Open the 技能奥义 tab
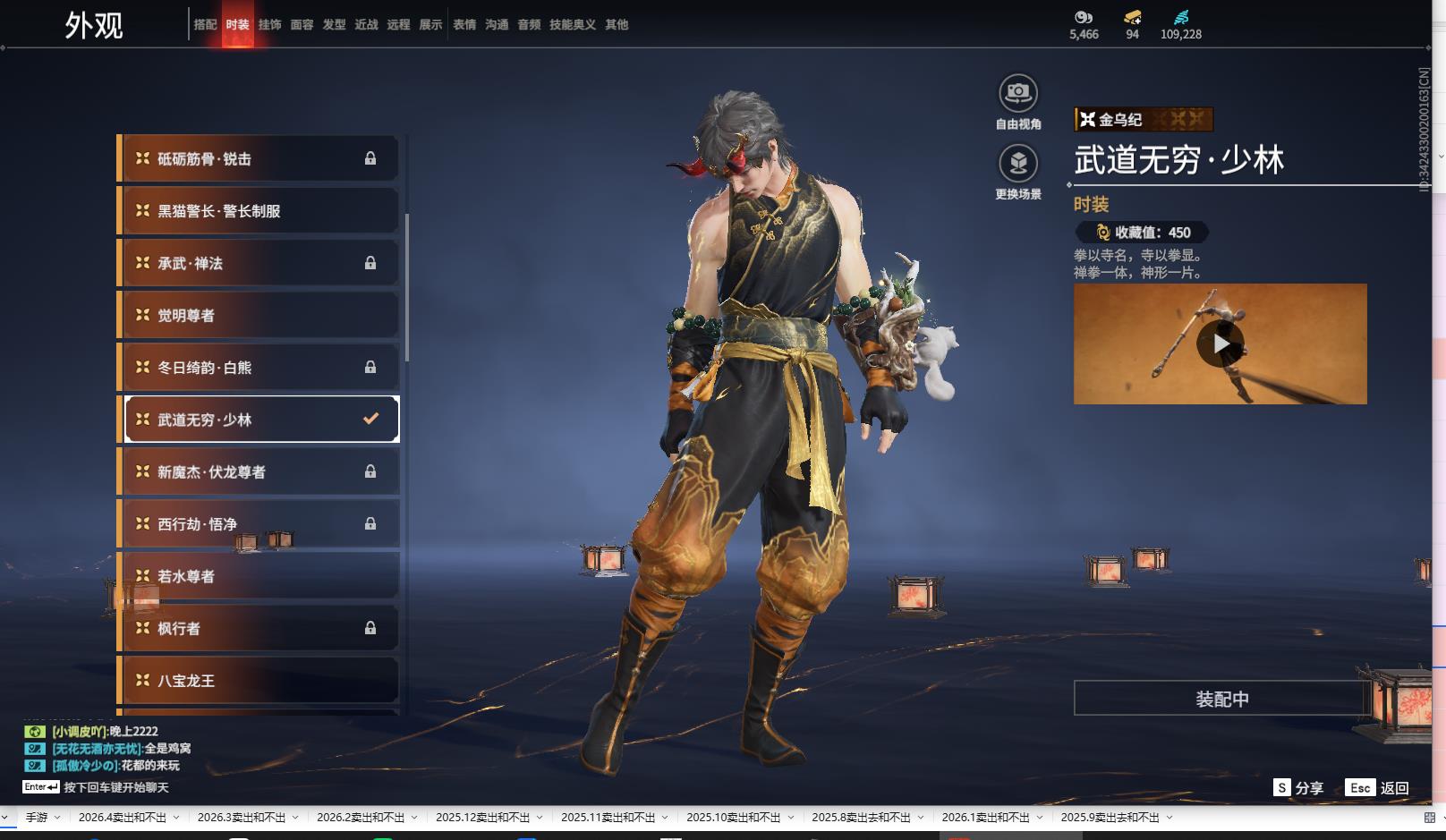Viewport: 1446px width, 840px height. point(573,24)
